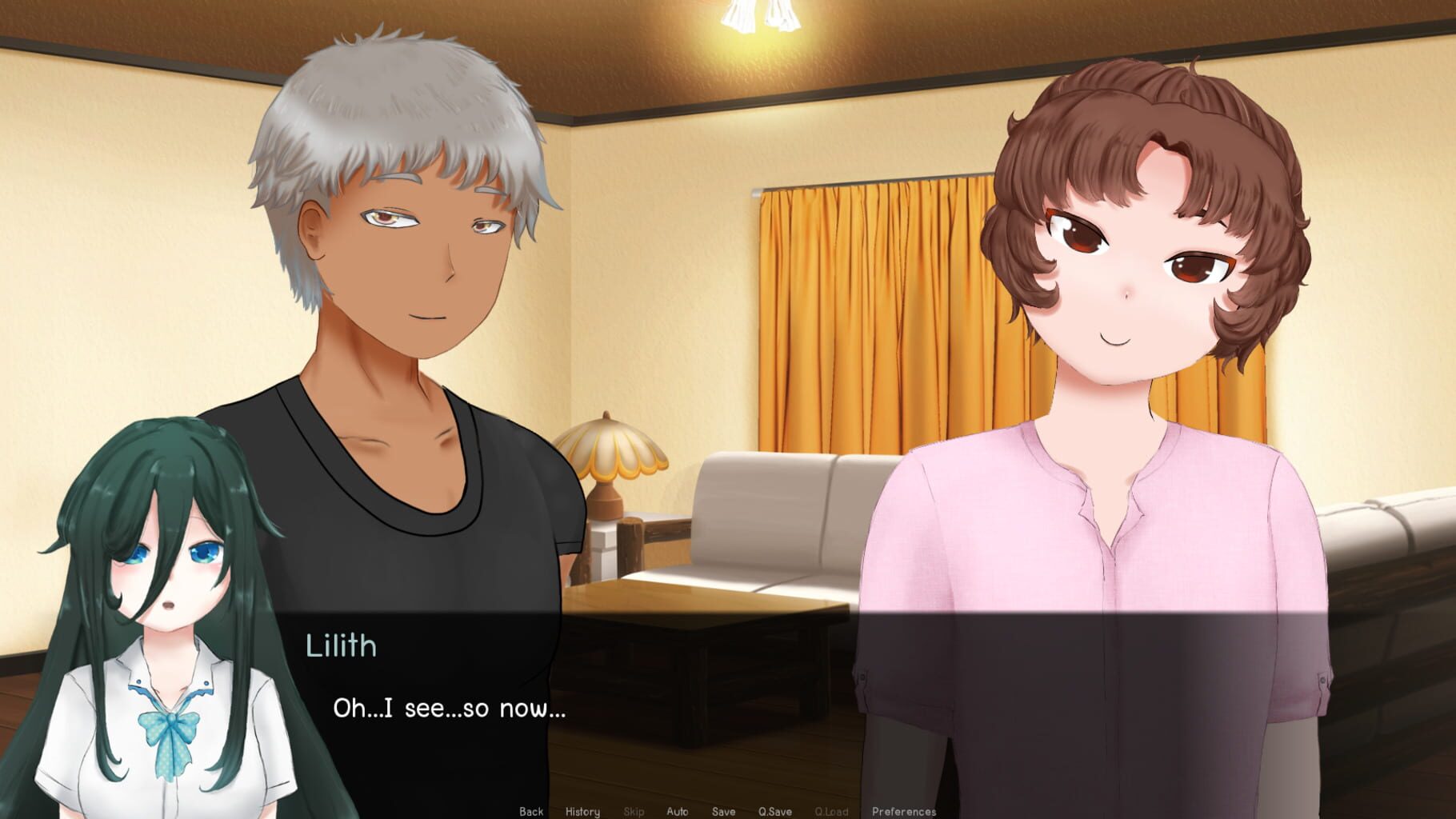Open the dialogue History screen
Viewport: 1456px width, 819px height.
coord(583,811)
